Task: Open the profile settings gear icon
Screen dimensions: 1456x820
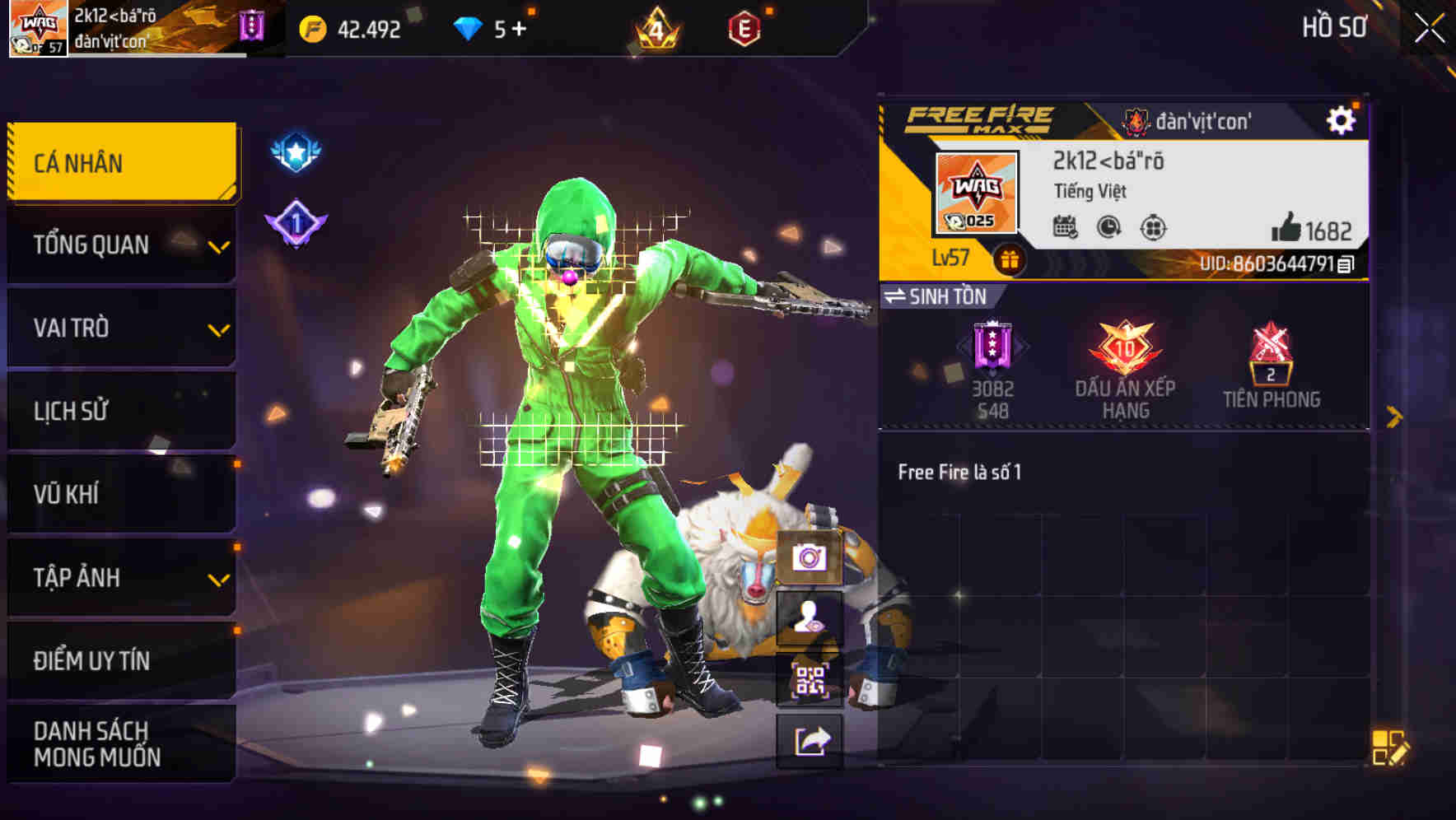Action: (x=1342, y=119)
